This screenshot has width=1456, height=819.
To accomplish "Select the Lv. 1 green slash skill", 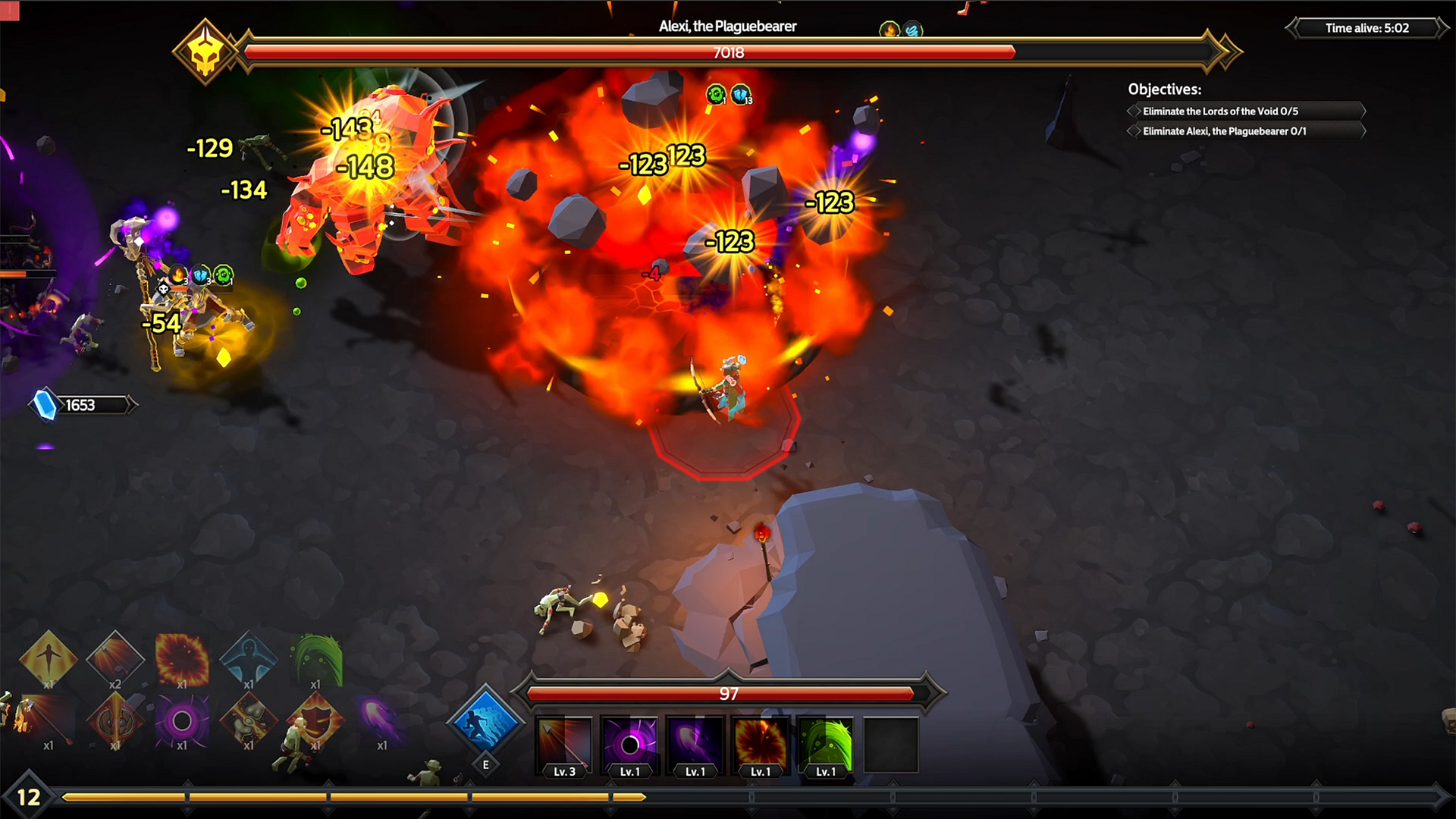I will tap(824, 742).
